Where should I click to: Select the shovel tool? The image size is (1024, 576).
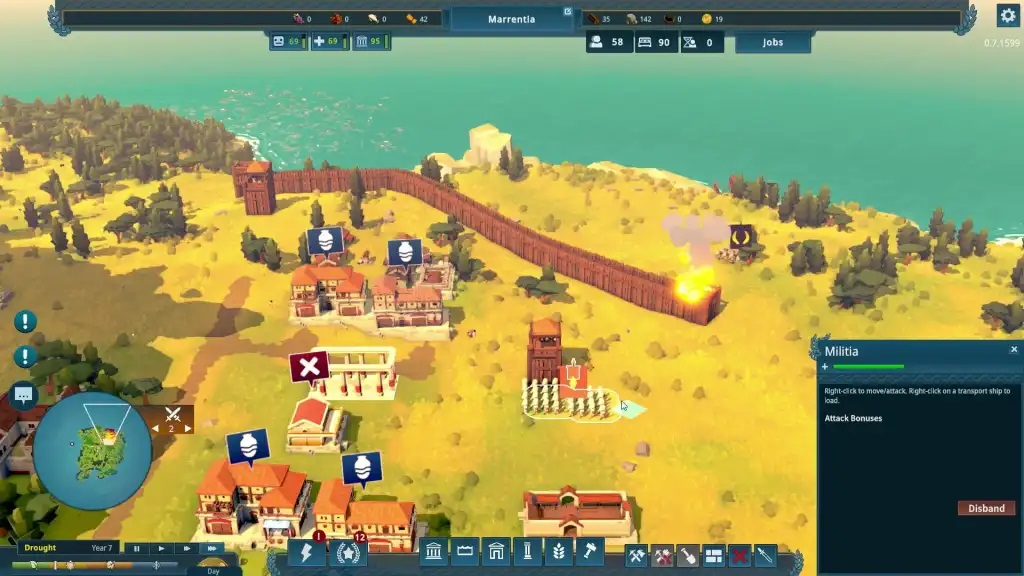pyautogui.click(x=688, y=555)
